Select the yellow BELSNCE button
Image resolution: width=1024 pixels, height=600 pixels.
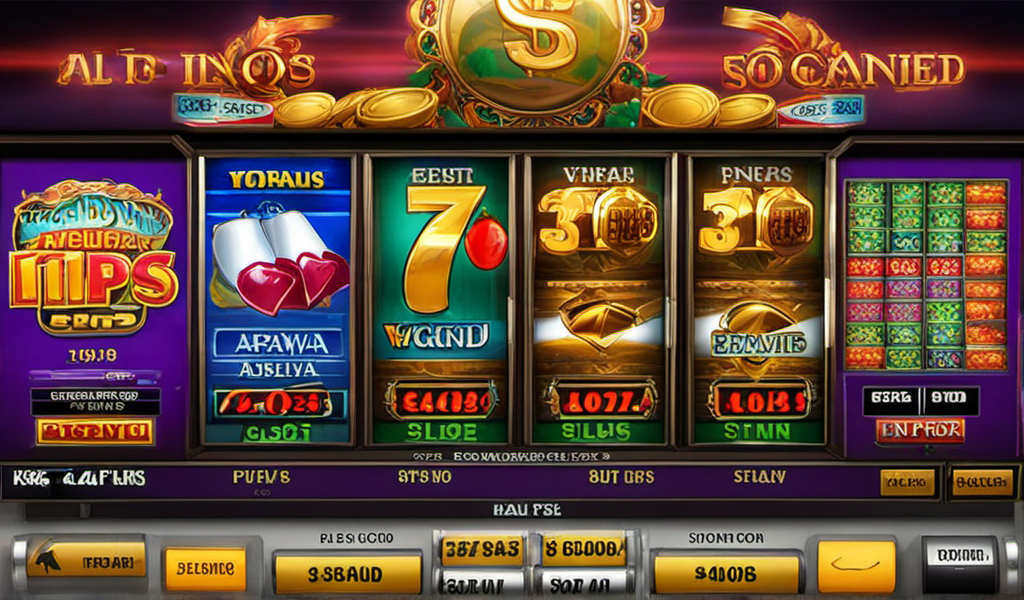coord(205,568)
